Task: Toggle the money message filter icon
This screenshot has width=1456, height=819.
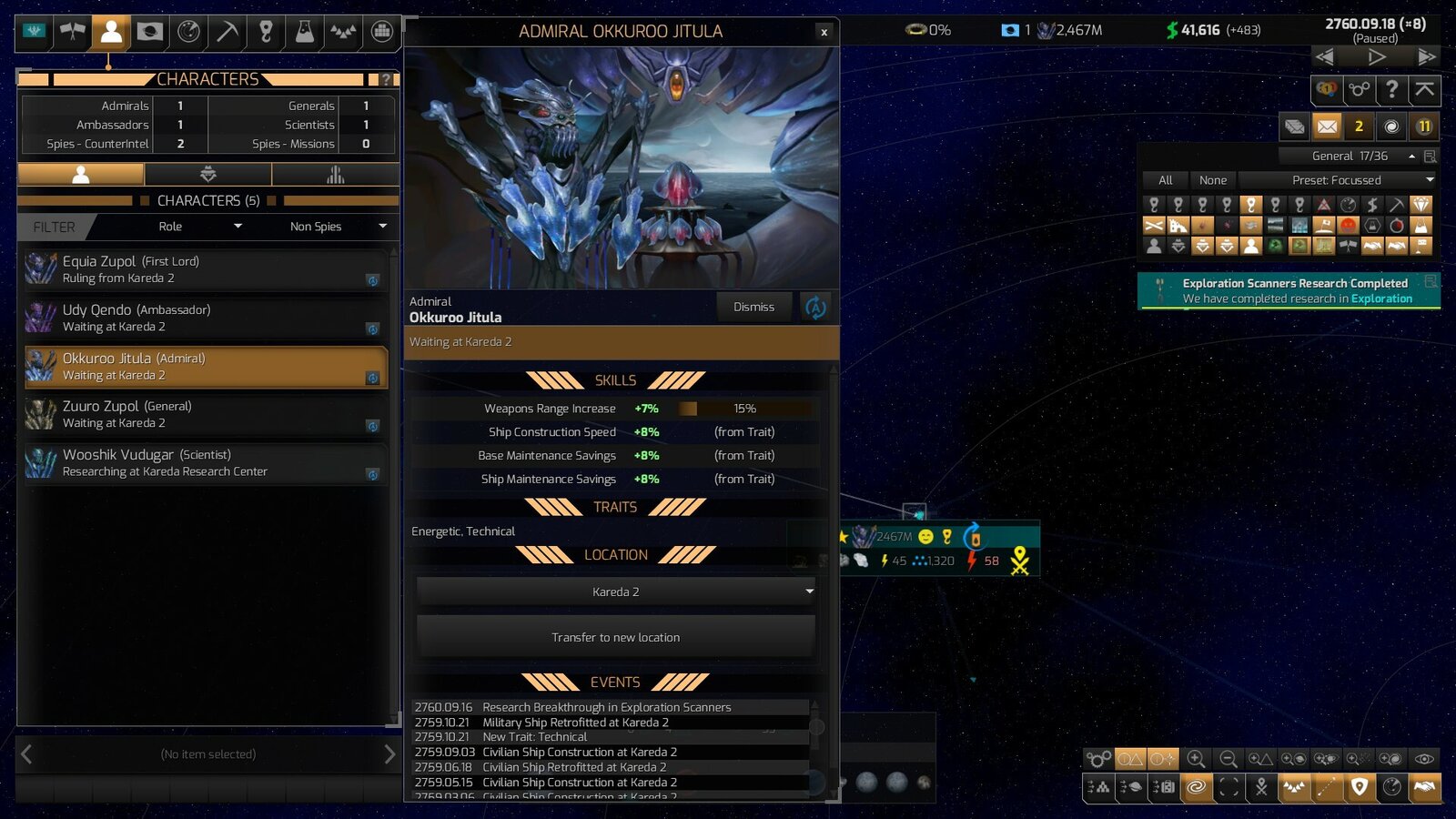Action: [x=1373, y=204]
